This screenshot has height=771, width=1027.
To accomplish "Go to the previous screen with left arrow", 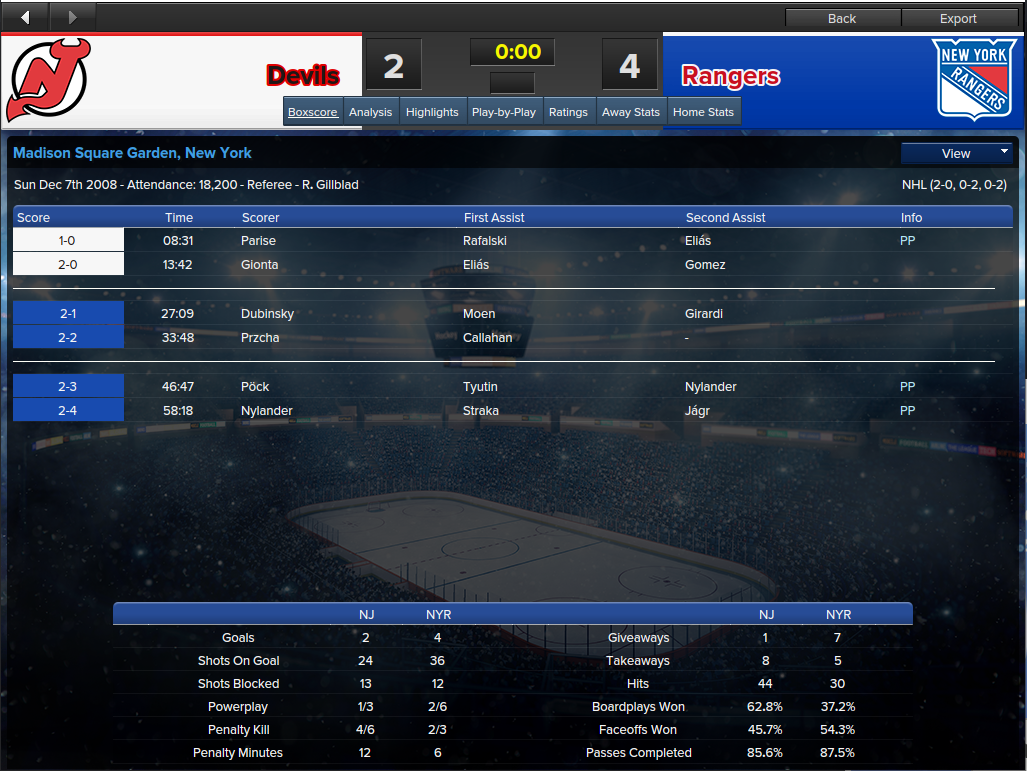I will point(25,17).
